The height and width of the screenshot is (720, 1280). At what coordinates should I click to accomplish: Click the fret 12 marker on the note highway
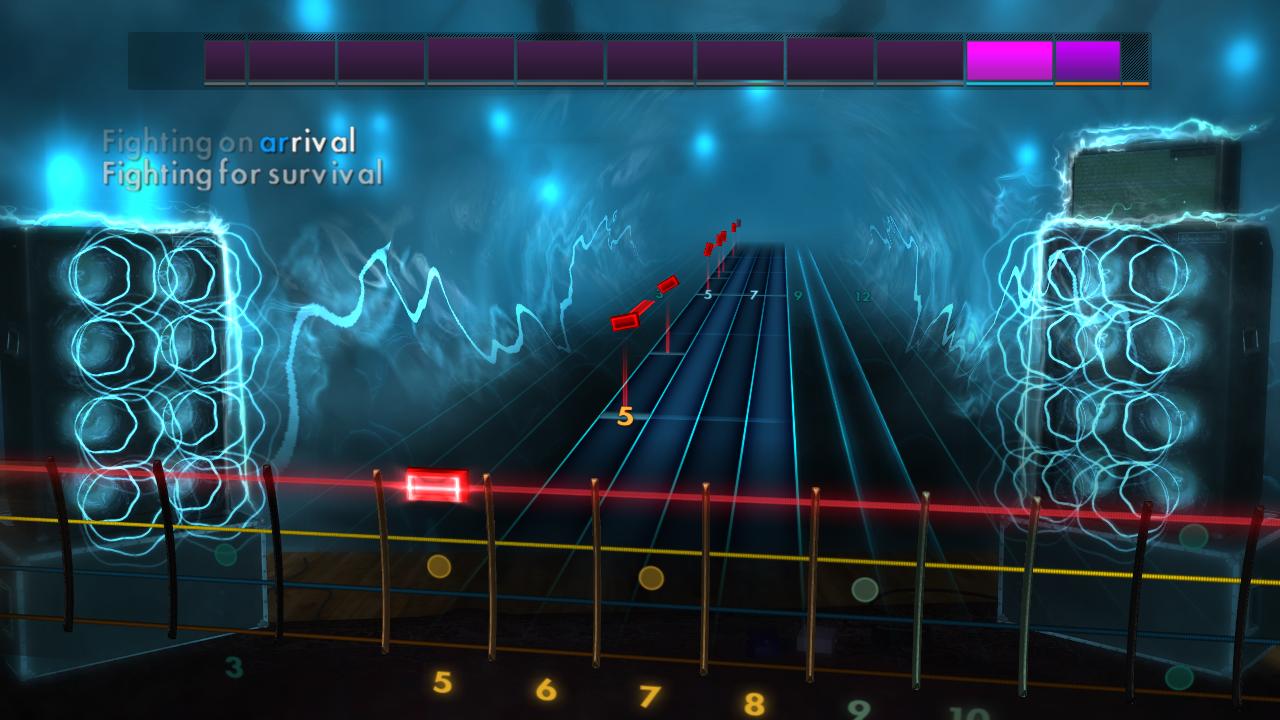click(862, 296)
